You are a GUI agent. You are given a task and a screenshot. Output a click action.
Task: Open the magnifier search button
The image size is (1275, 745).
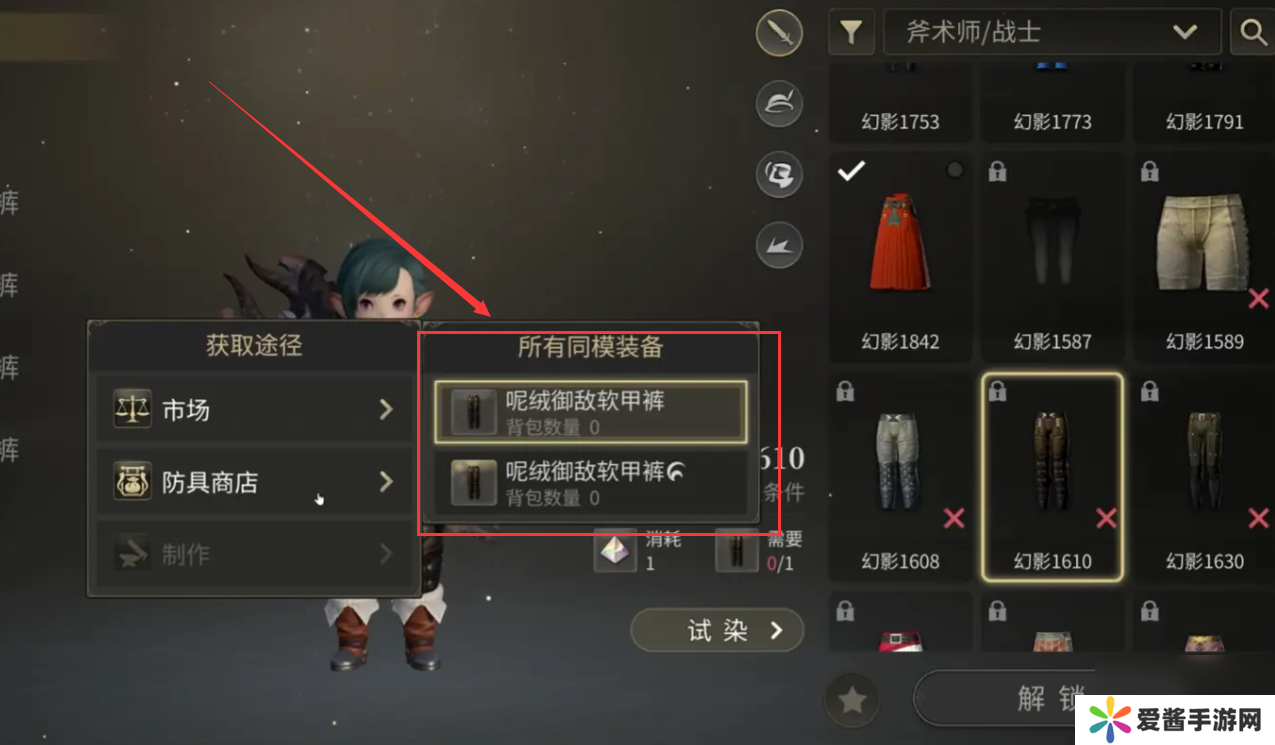tap(1253, 32)
